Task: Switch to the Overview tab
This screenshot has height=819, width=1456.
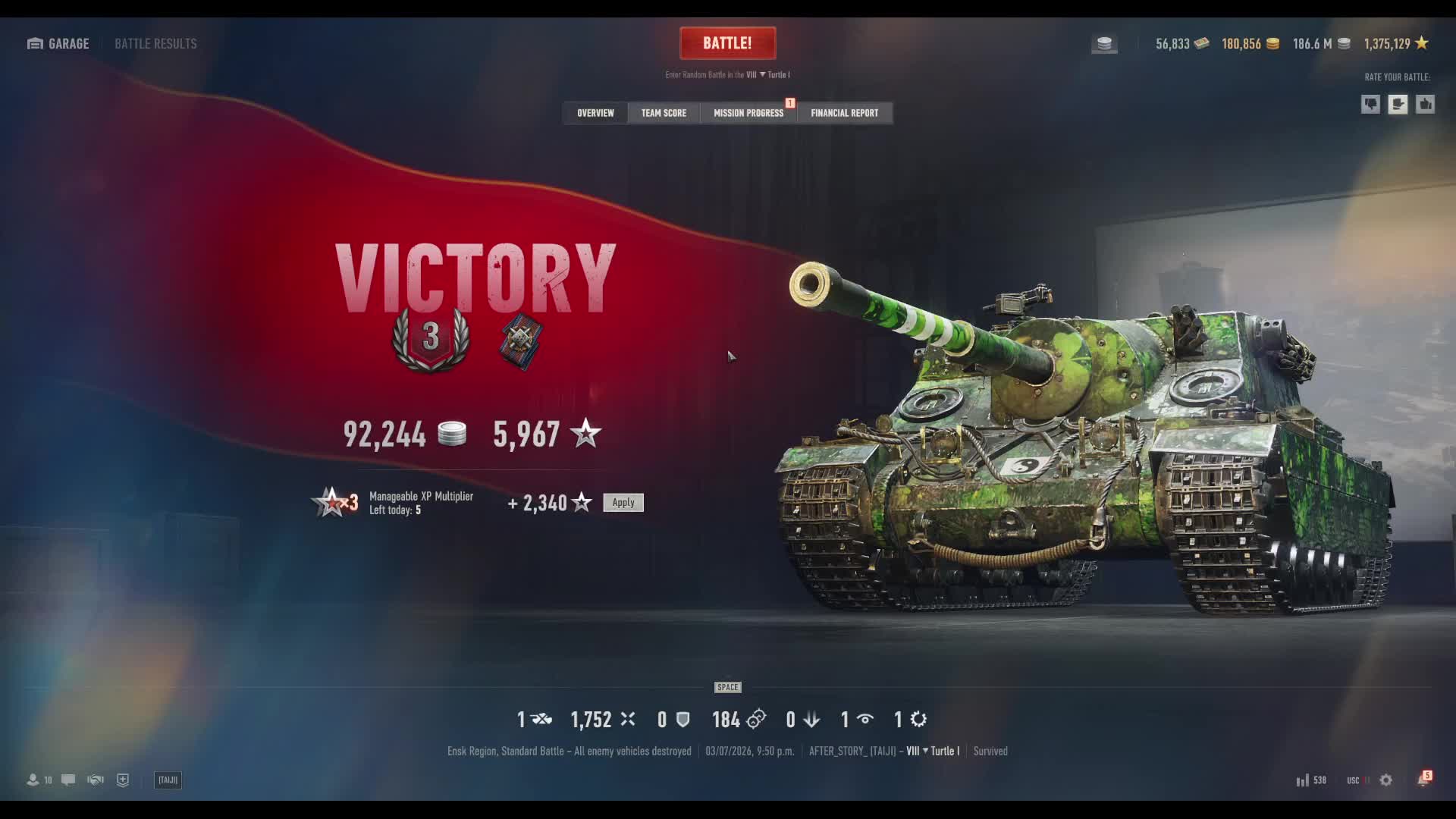Action: 595,113
